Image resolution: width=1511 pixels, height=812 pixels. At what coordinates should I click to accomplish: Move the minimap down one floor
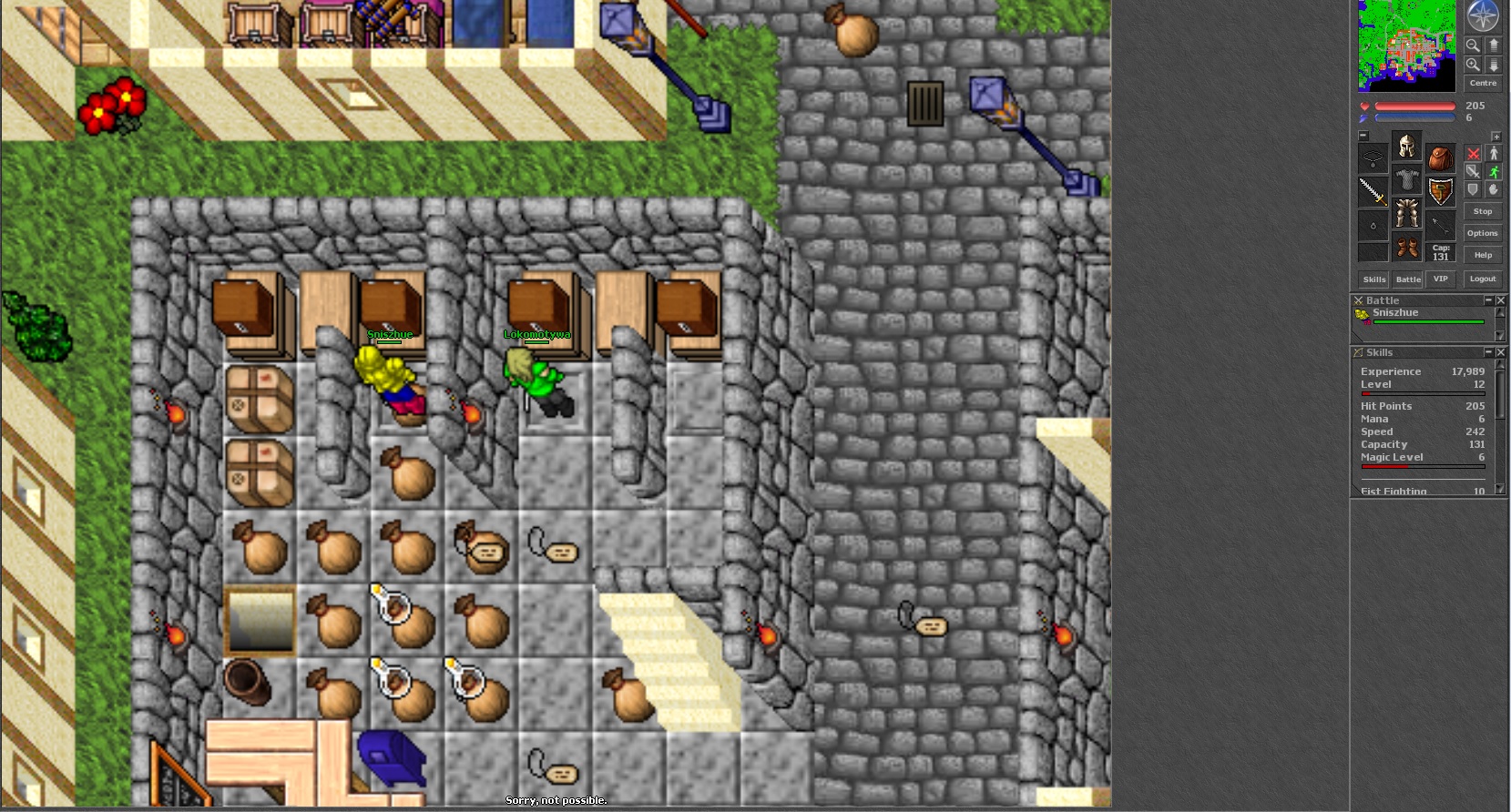click(1494, 65)
